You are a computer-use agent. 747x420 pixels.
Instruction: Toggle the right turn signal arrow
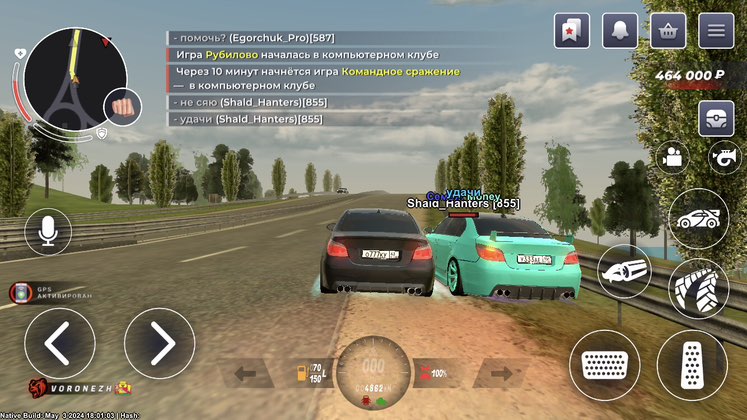(x=500, y=376)
